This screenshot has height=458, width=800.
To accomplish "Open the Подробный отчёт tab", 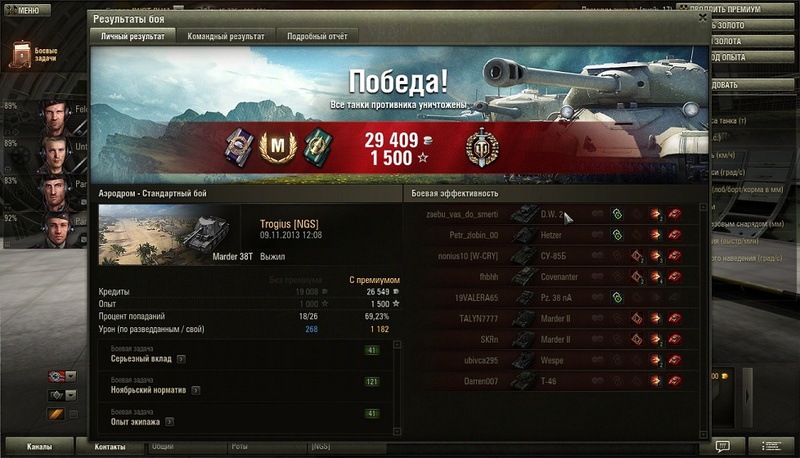I will (316, 36).
